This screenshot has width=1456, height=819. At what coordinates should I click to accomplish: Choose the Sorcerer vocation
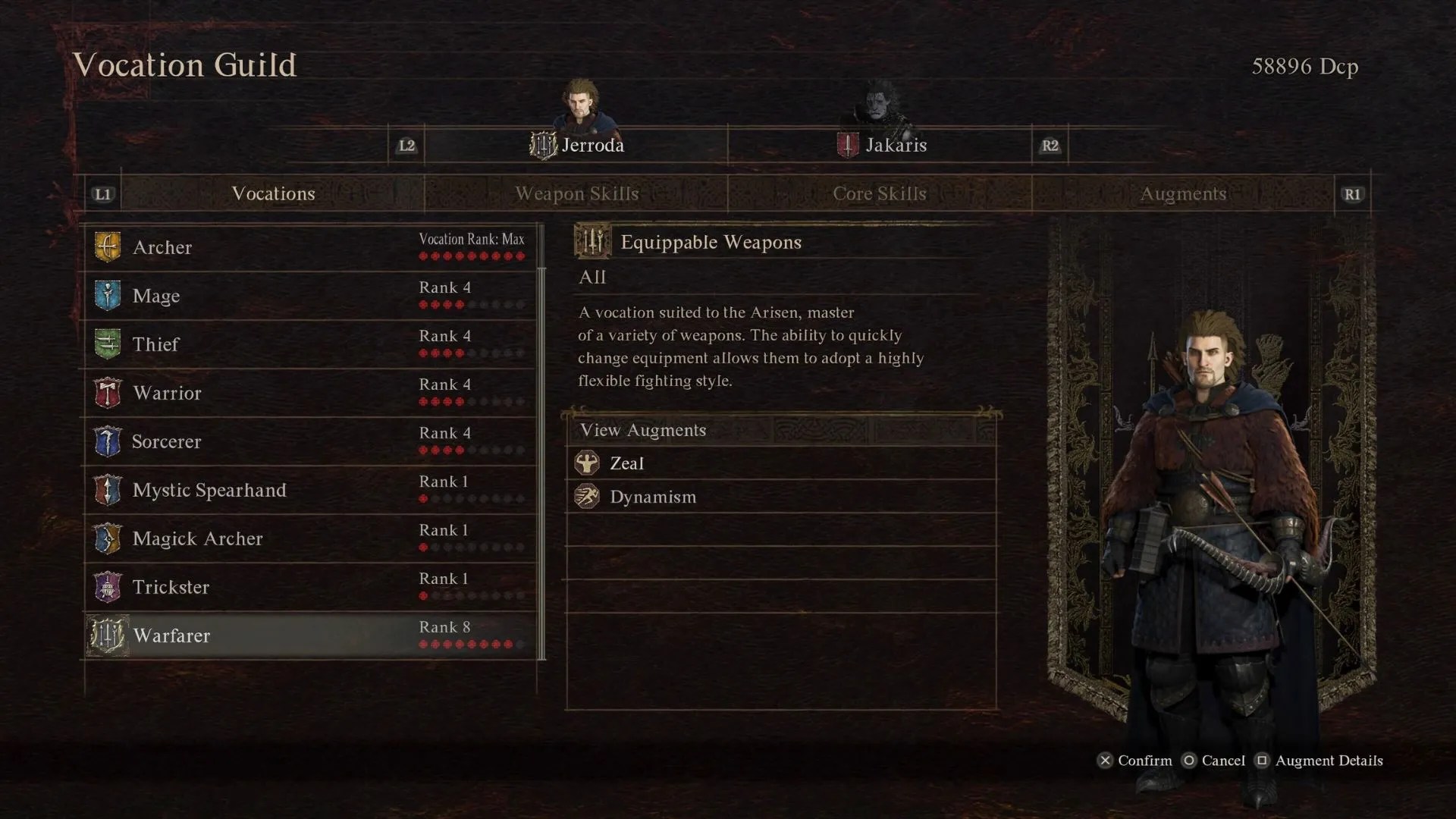310,441
